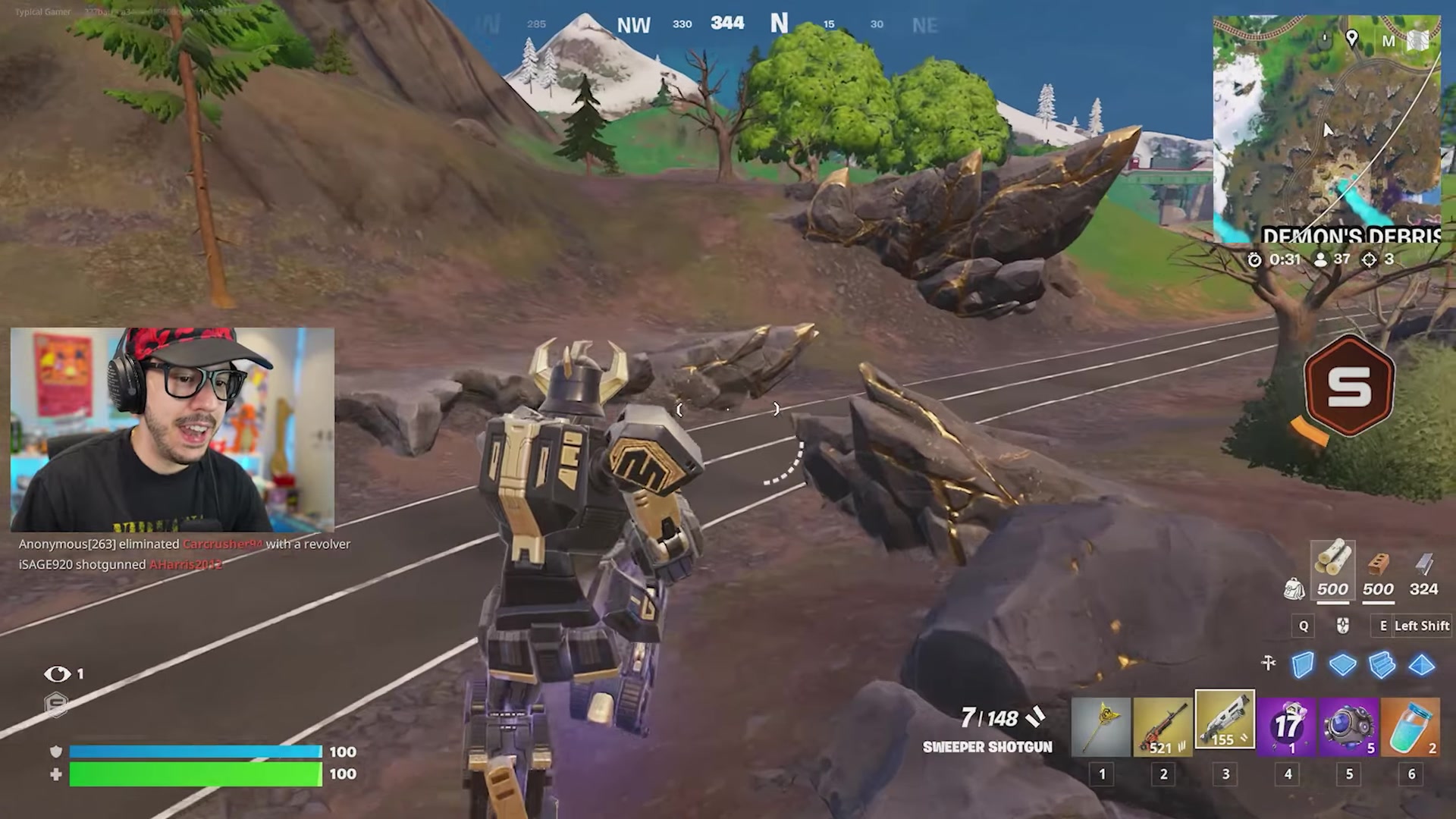
Task: Equip the assault rifle with 521 ammo
Action: (1163, 726)
